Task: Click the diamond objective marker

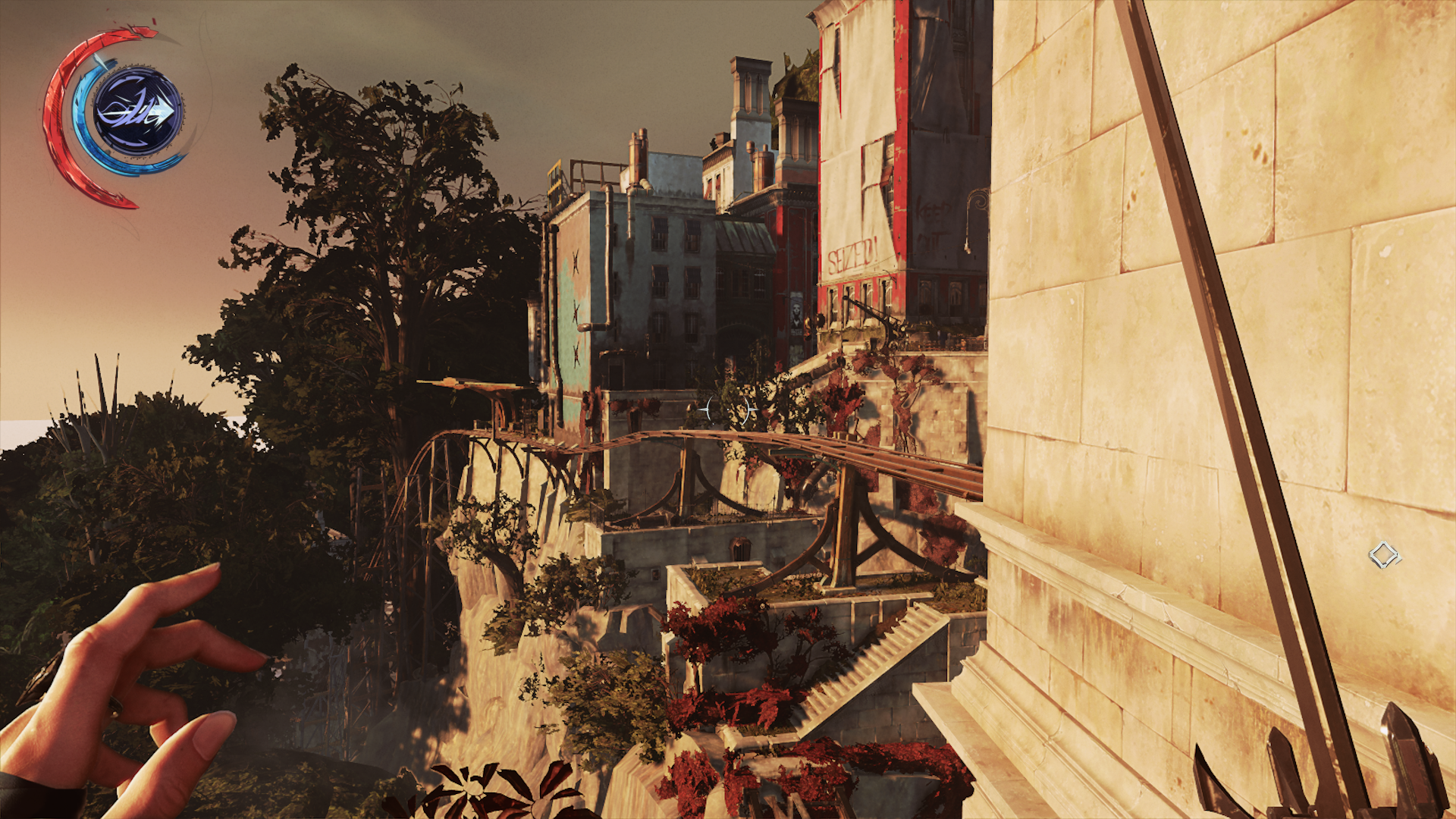Action: point(1383,556)
